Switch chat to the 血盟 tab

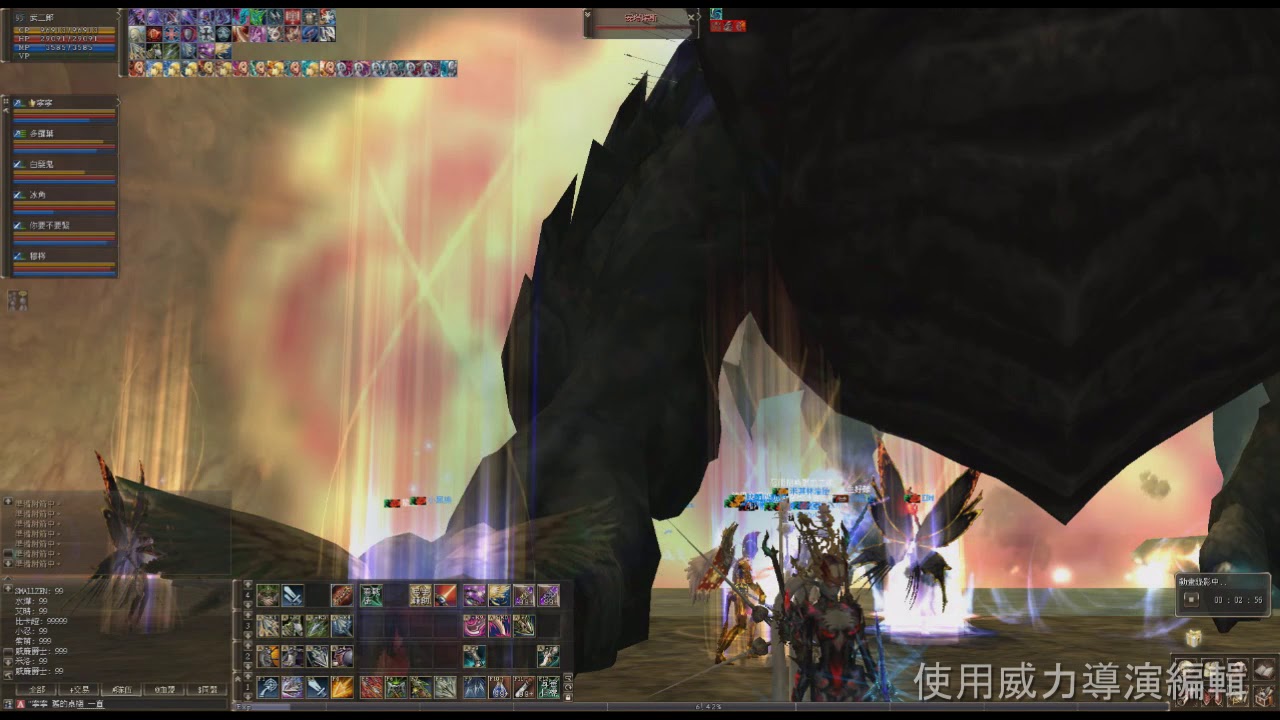tap(165, 690)
